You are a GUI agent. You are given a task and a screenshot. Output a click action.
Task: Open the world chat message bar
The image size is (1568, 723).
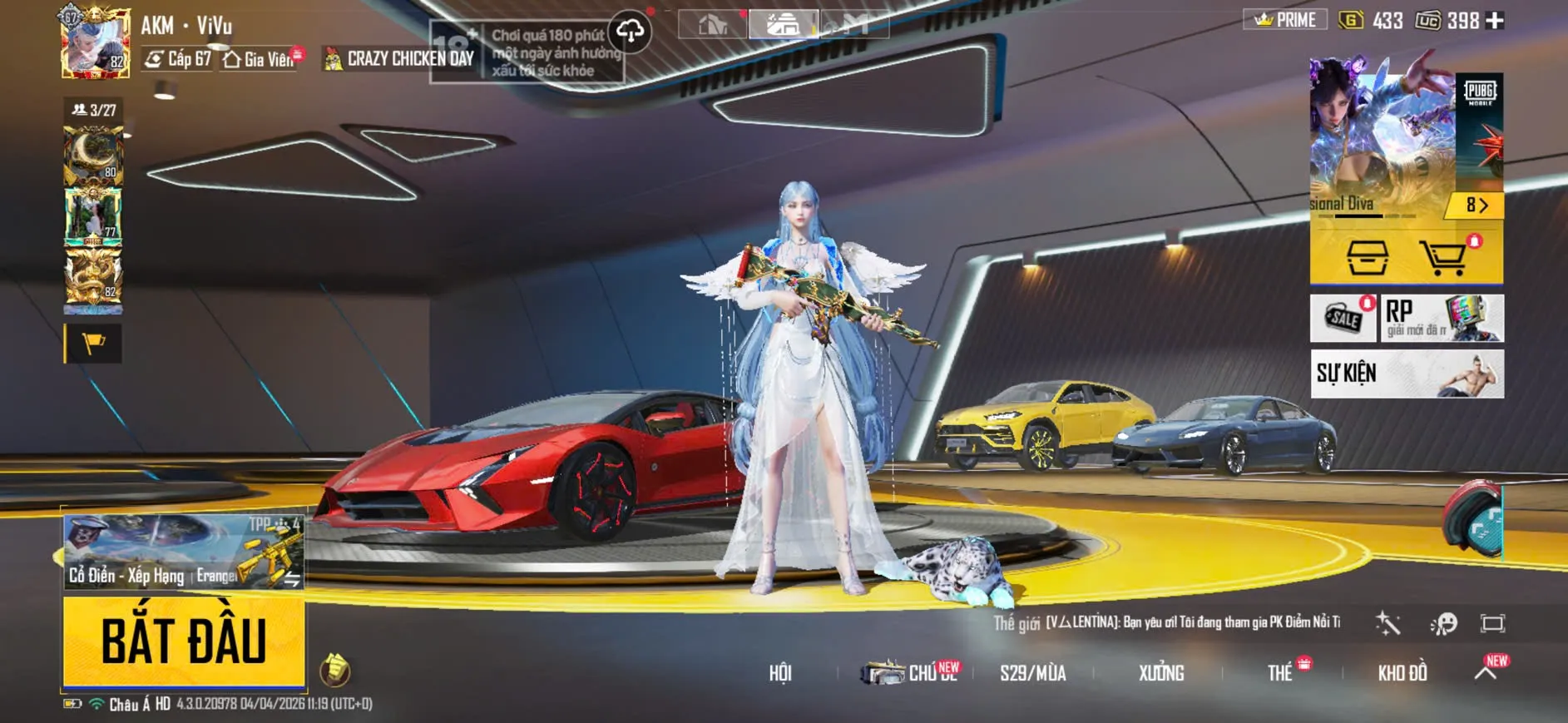tap(1166, 622)
